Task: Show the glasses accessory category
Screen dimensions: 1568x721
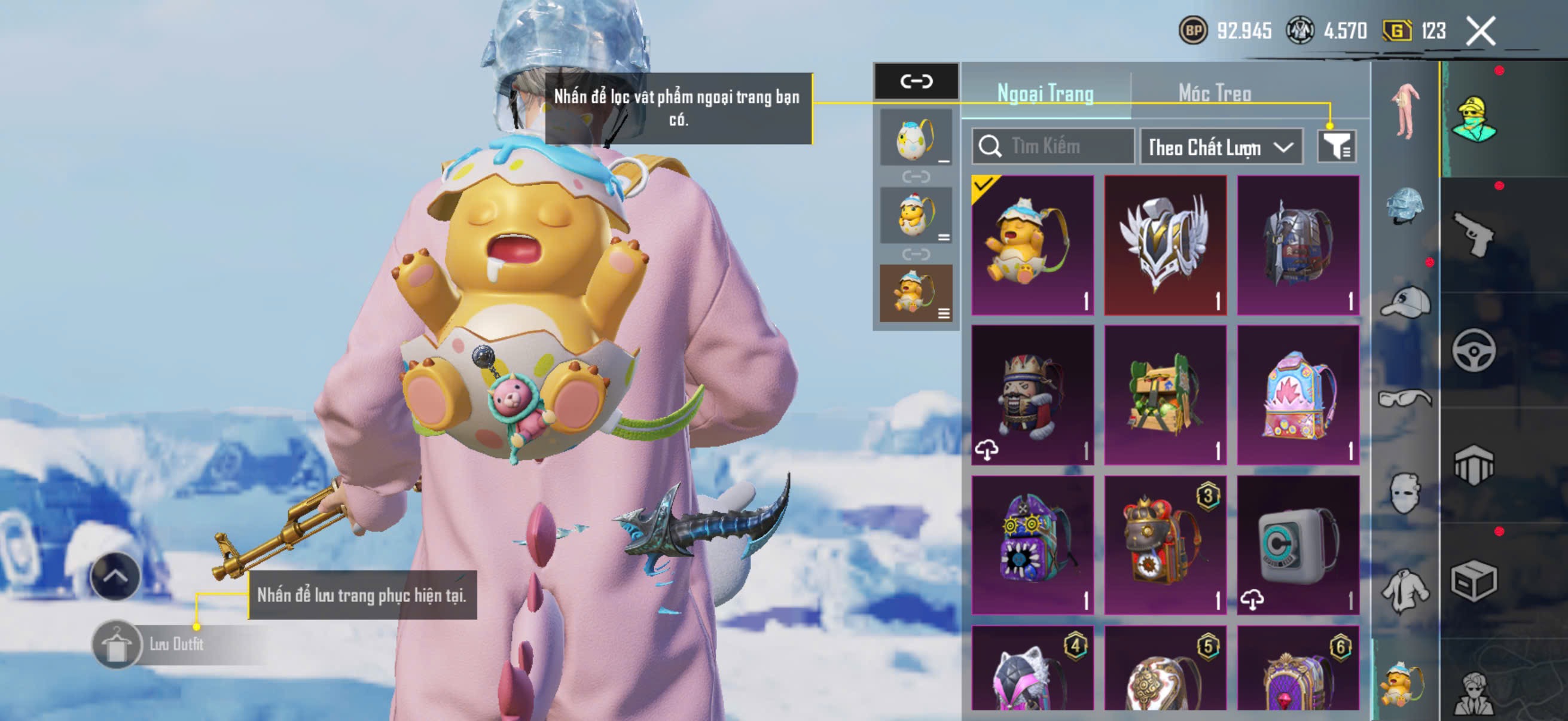Action: 1405,399
